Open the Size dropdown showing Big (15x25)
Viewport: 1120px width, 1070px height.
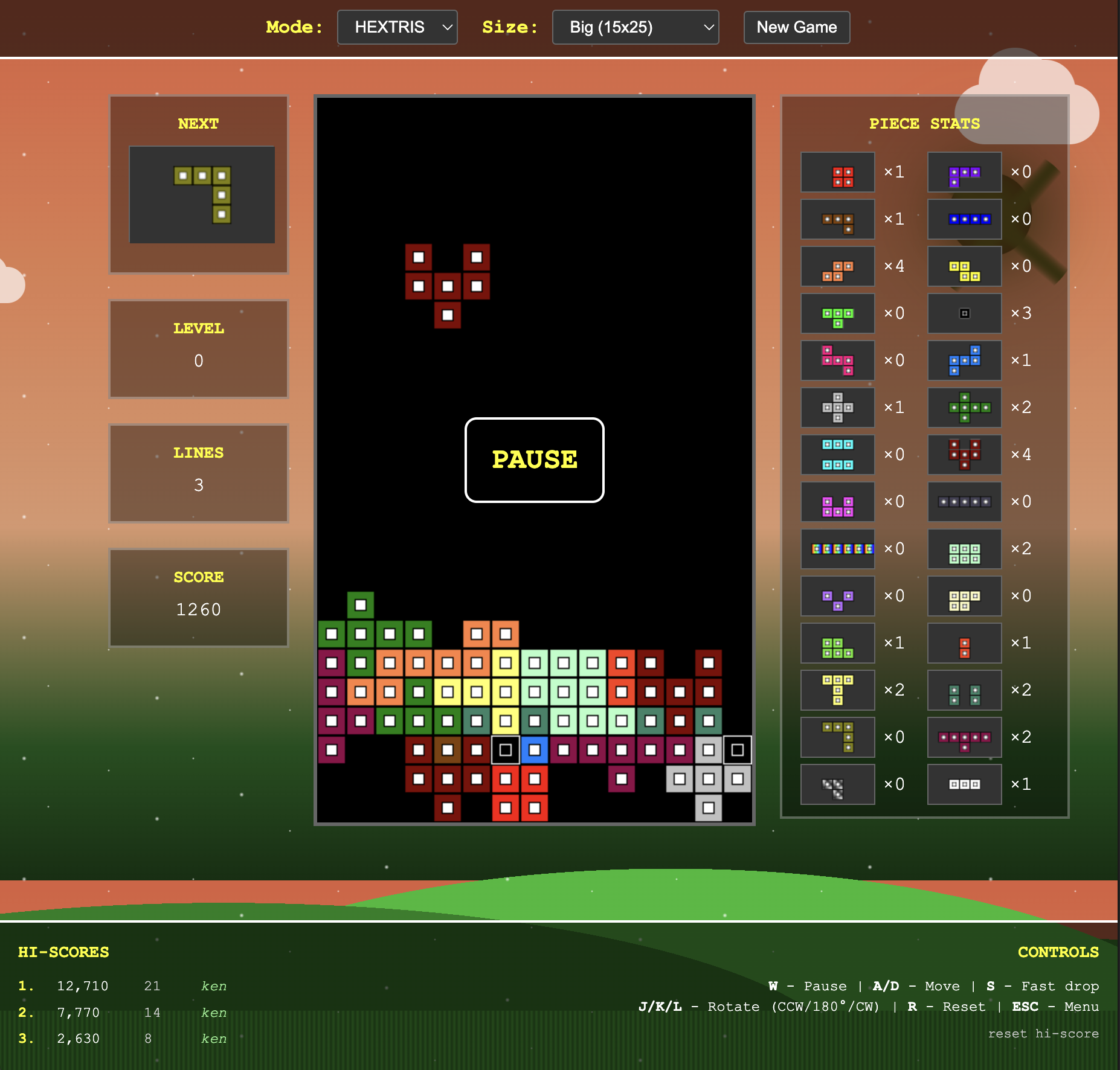click(635, 27)
